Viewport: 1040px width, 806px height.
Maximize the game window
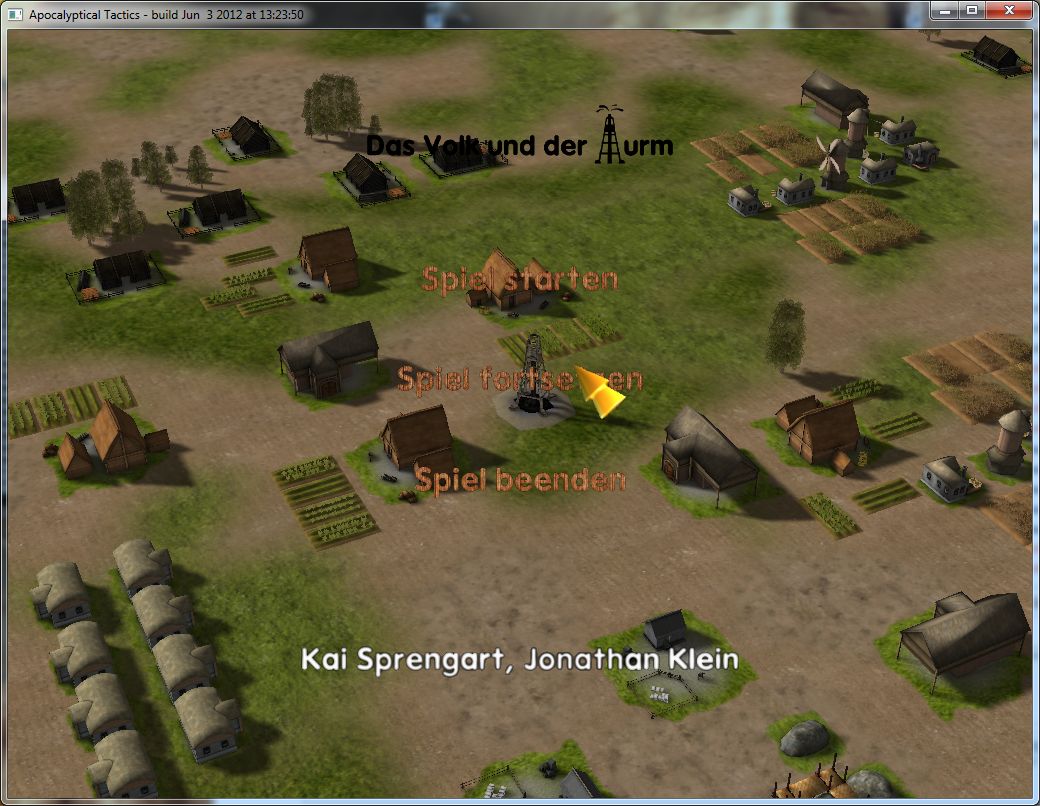tap(971, 10)
